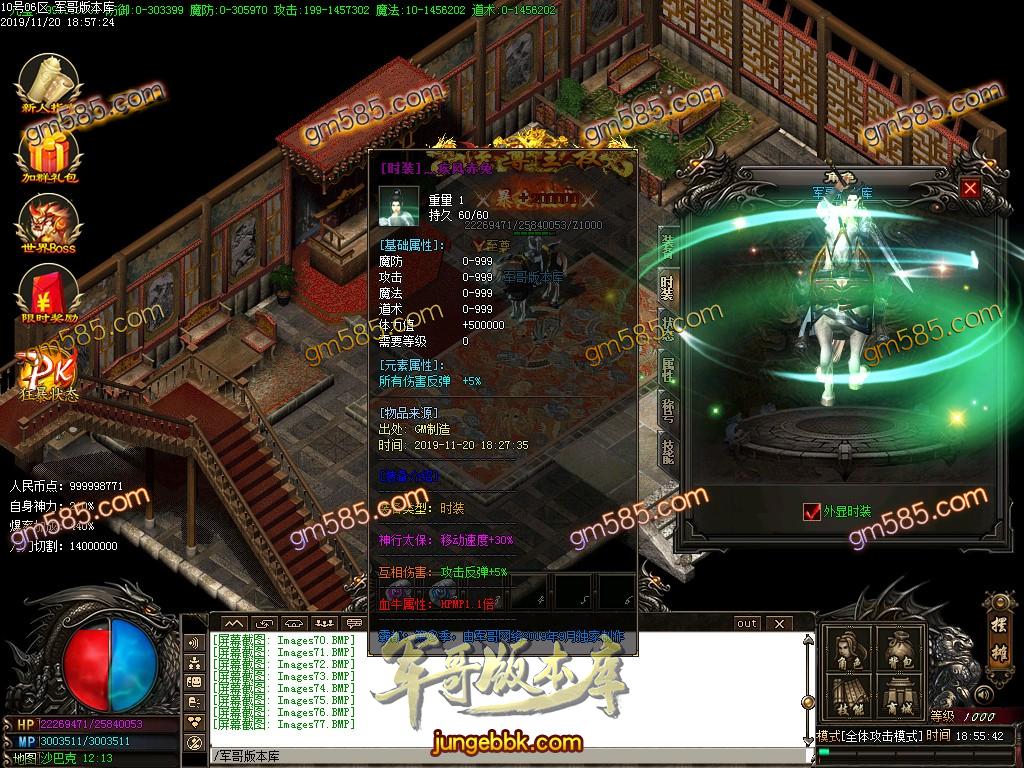Focus the chat input field
The height and width of the screenshot is (768, 1024).
[500, 755]
